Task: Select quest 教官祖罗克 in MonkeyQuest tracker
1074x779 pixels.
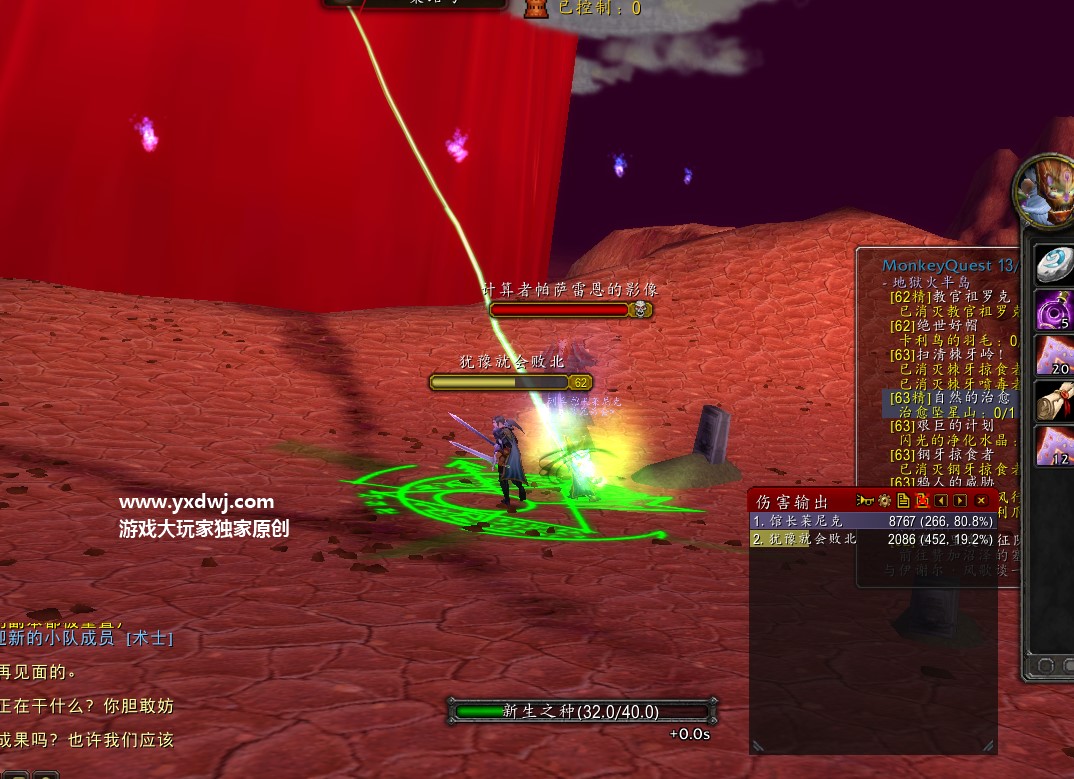Action: 949,297
